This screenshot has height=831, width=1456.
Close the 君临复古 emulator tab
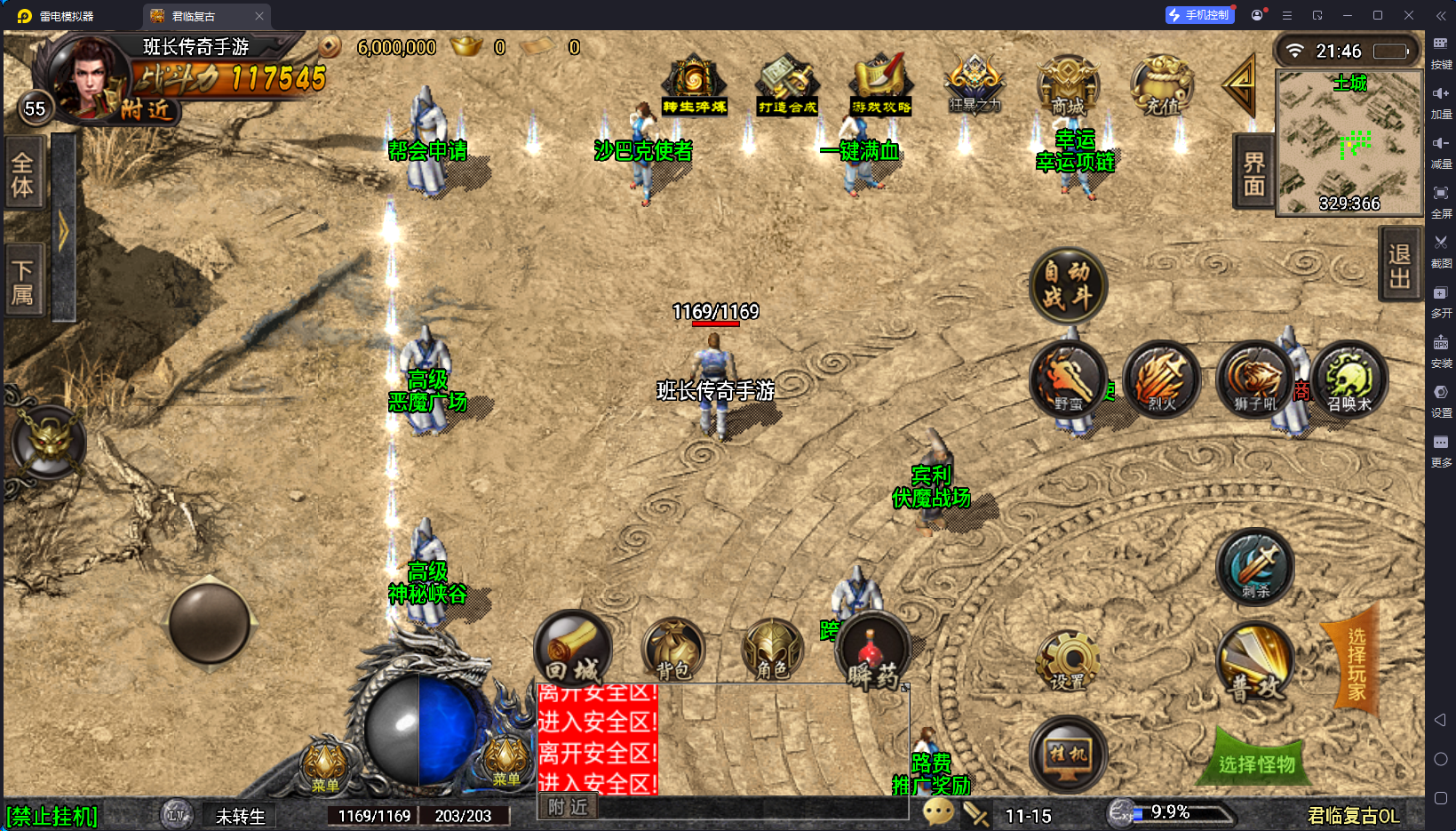259,16
